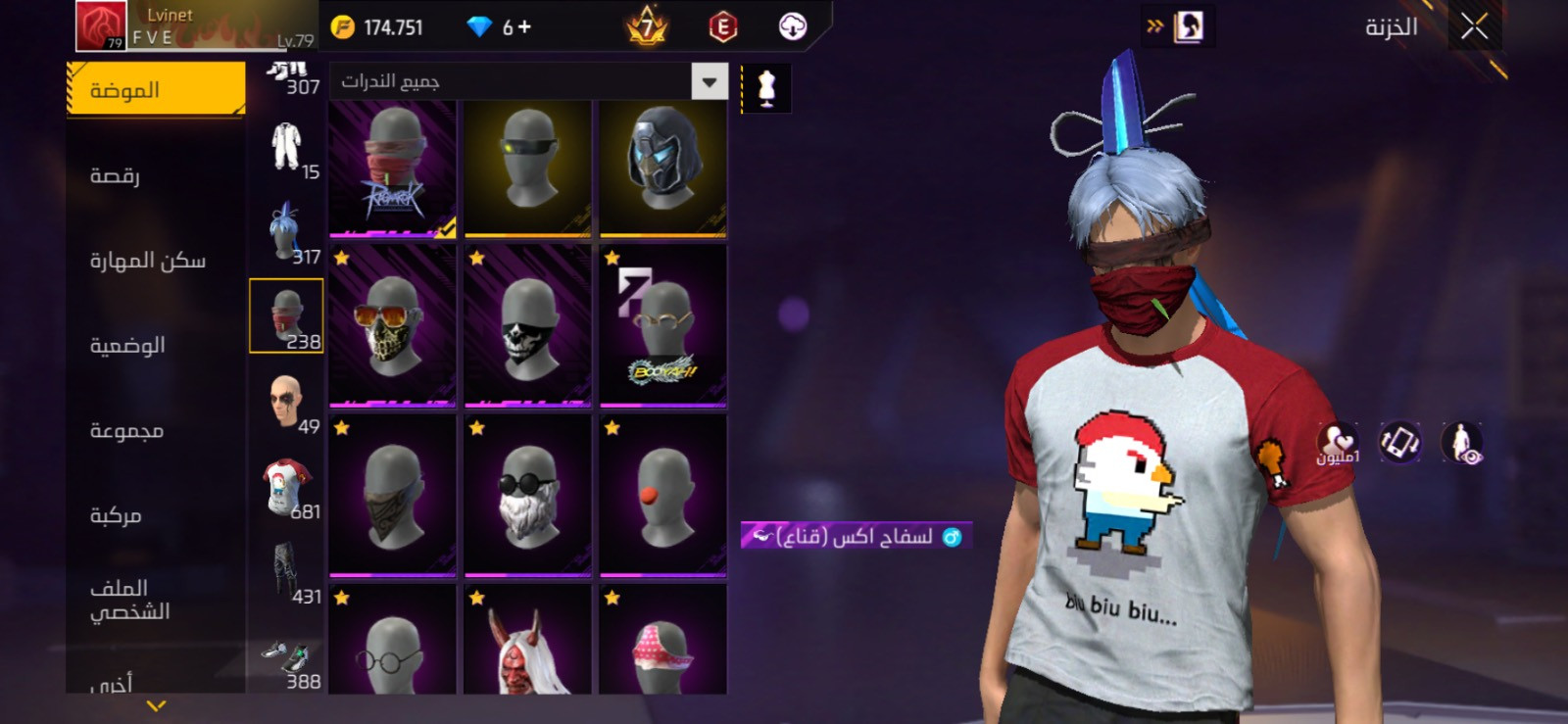Choose the blue hair headwear category
The height and width of the screenshot is (724, 1568).
click(x=286, y=232)
